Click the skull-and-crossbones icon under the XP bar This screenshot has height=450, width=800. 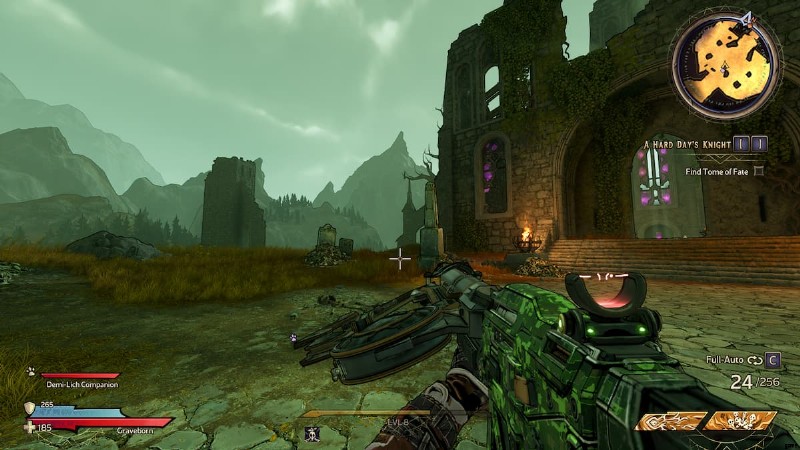[x=312, y=433]
